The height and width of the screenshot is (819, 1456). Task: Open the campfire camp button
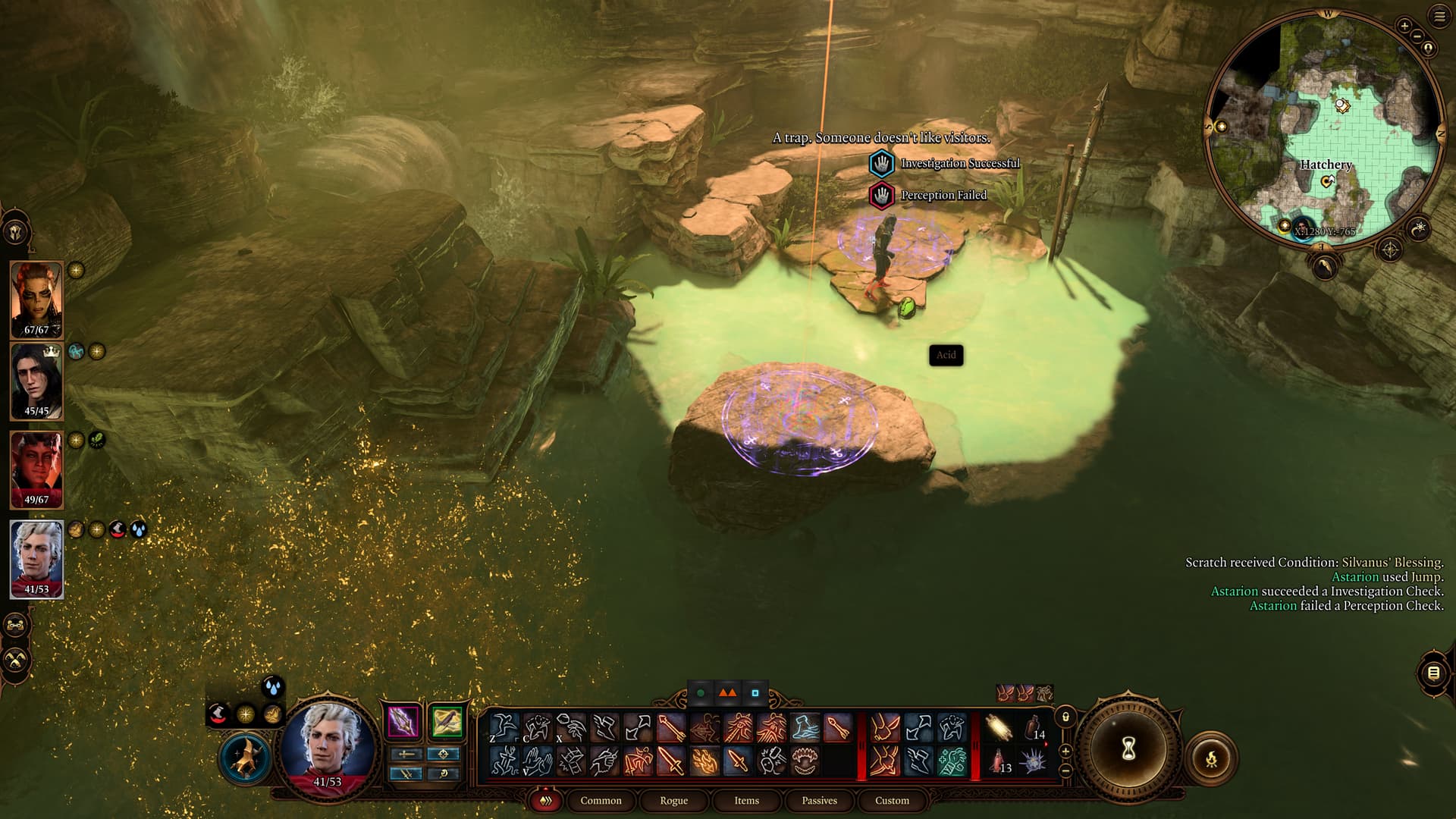point(1211,758)
